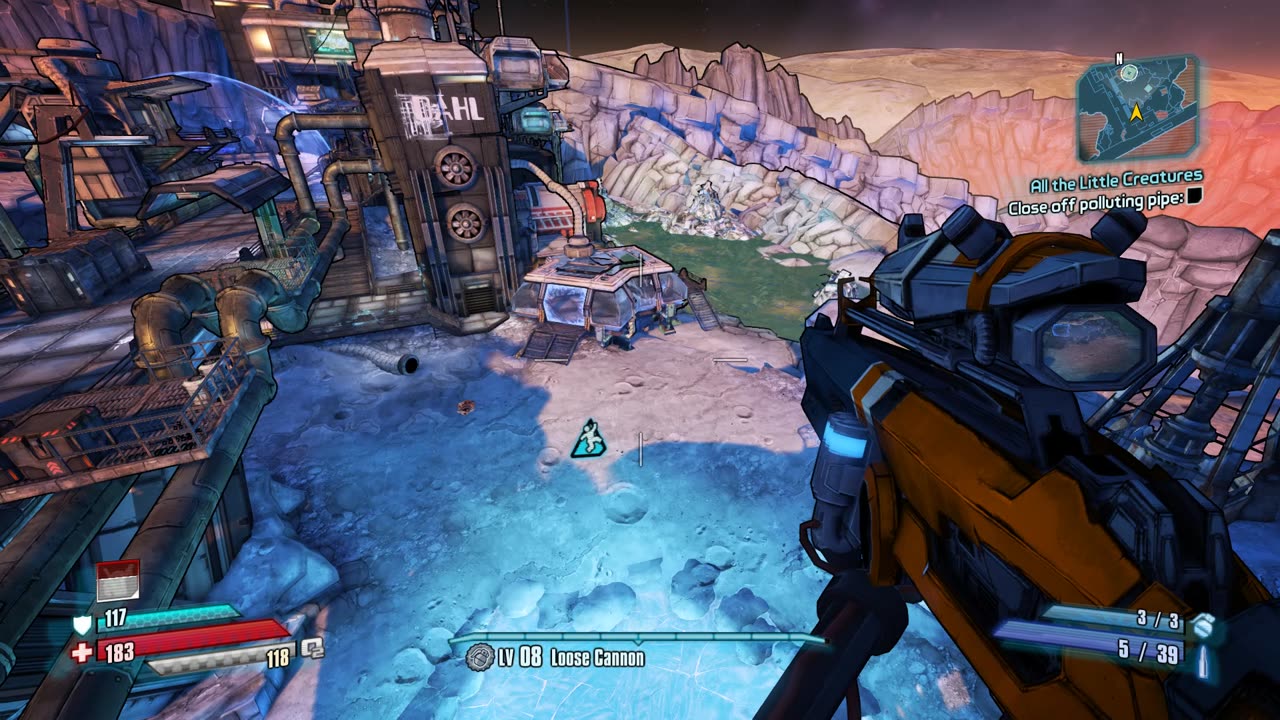Open the minimap in the corner

(x=1136, y=108)
